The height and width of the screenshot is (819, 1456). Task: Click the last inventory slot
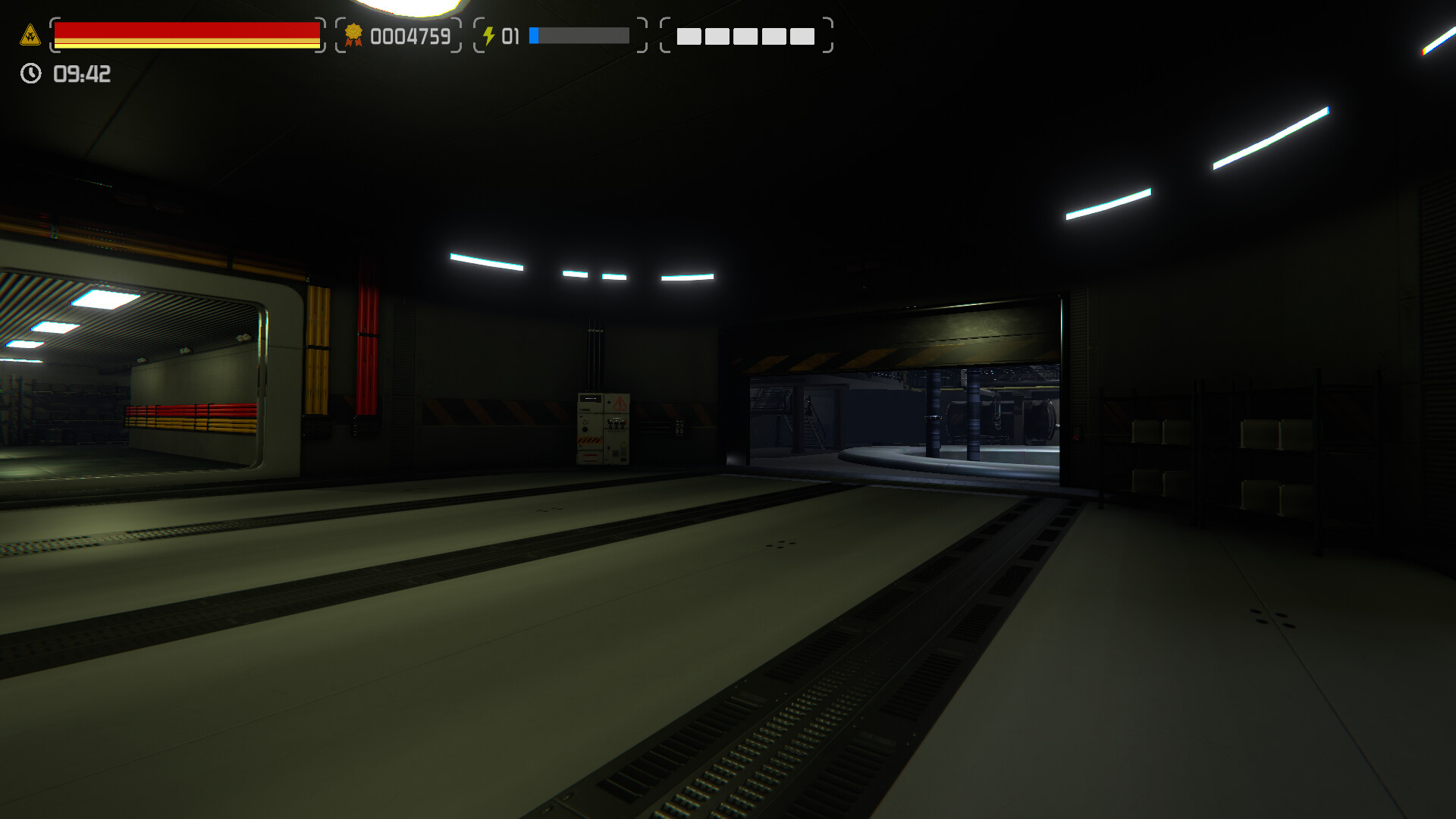[x=802, y=36]
